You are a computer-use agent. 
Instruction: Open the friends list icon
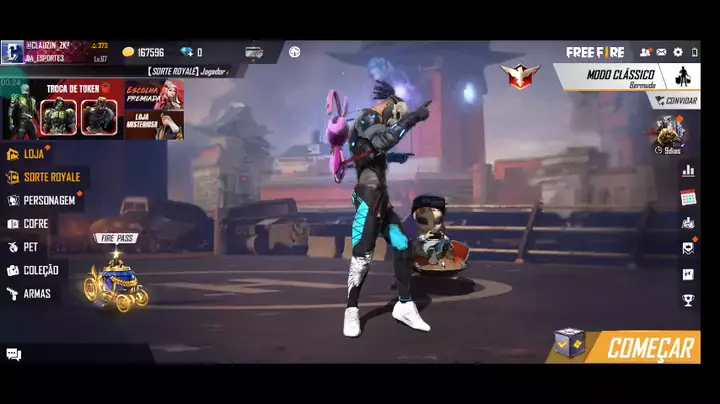[x=645, y=52]
